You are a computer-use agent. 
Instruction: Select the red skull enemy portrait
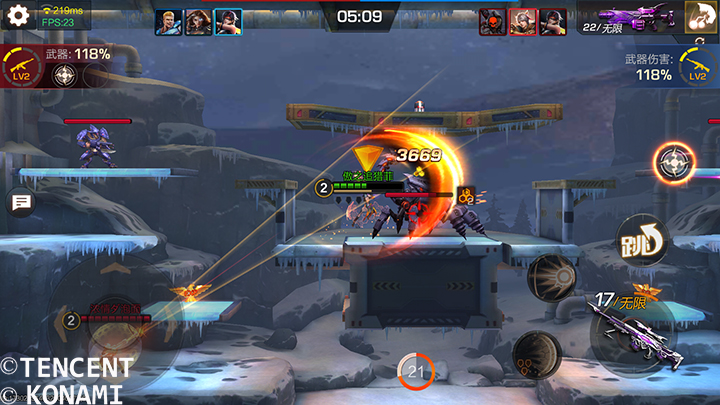point(493,21)
